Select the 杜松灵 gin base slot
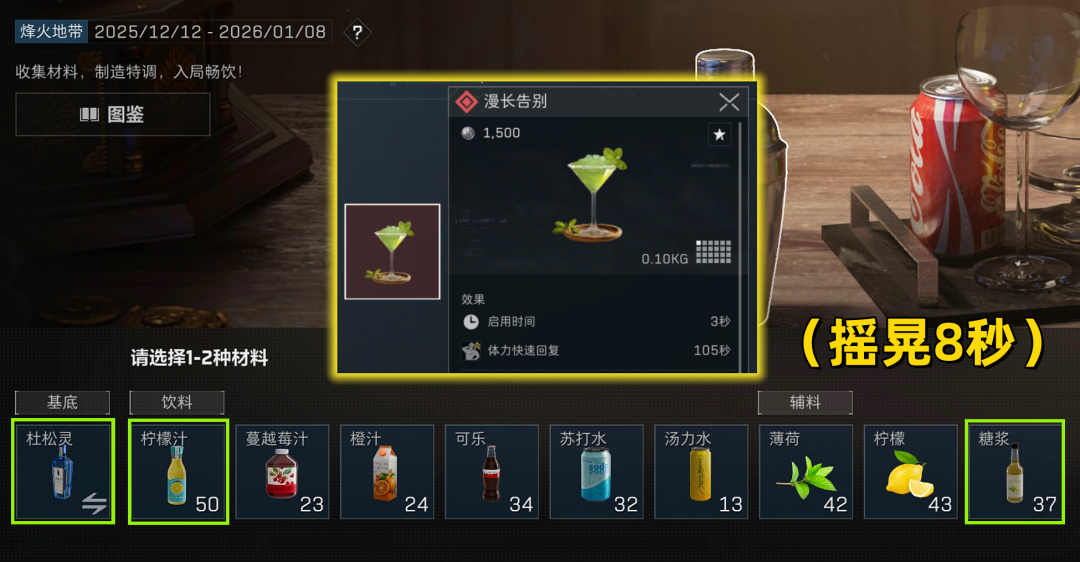The height and width of the screenshot is (562, 1080). click(63, 472)
